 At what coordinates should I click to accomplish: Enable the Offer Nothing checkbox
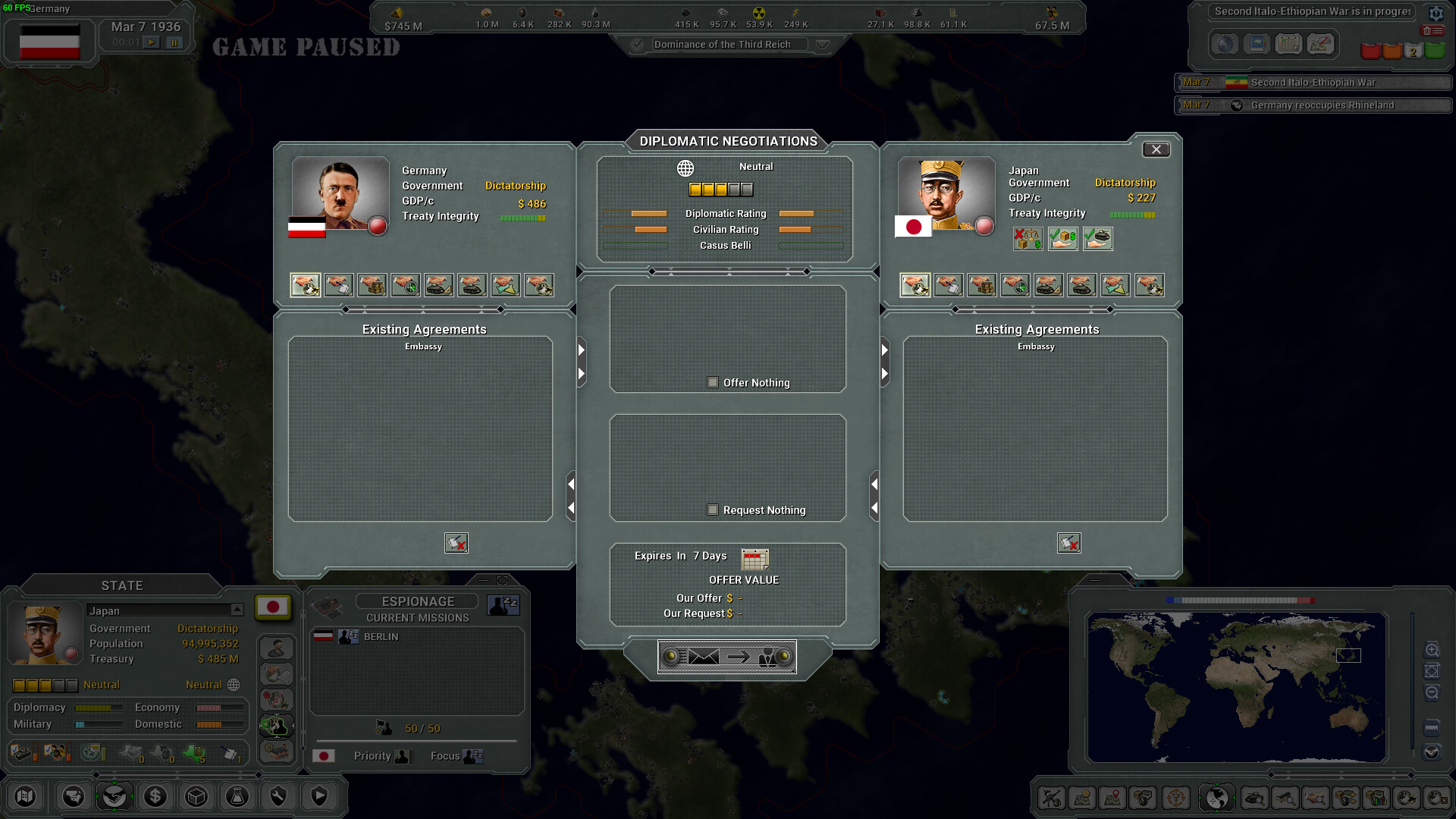pyautogui.click(x=713, y=382)
